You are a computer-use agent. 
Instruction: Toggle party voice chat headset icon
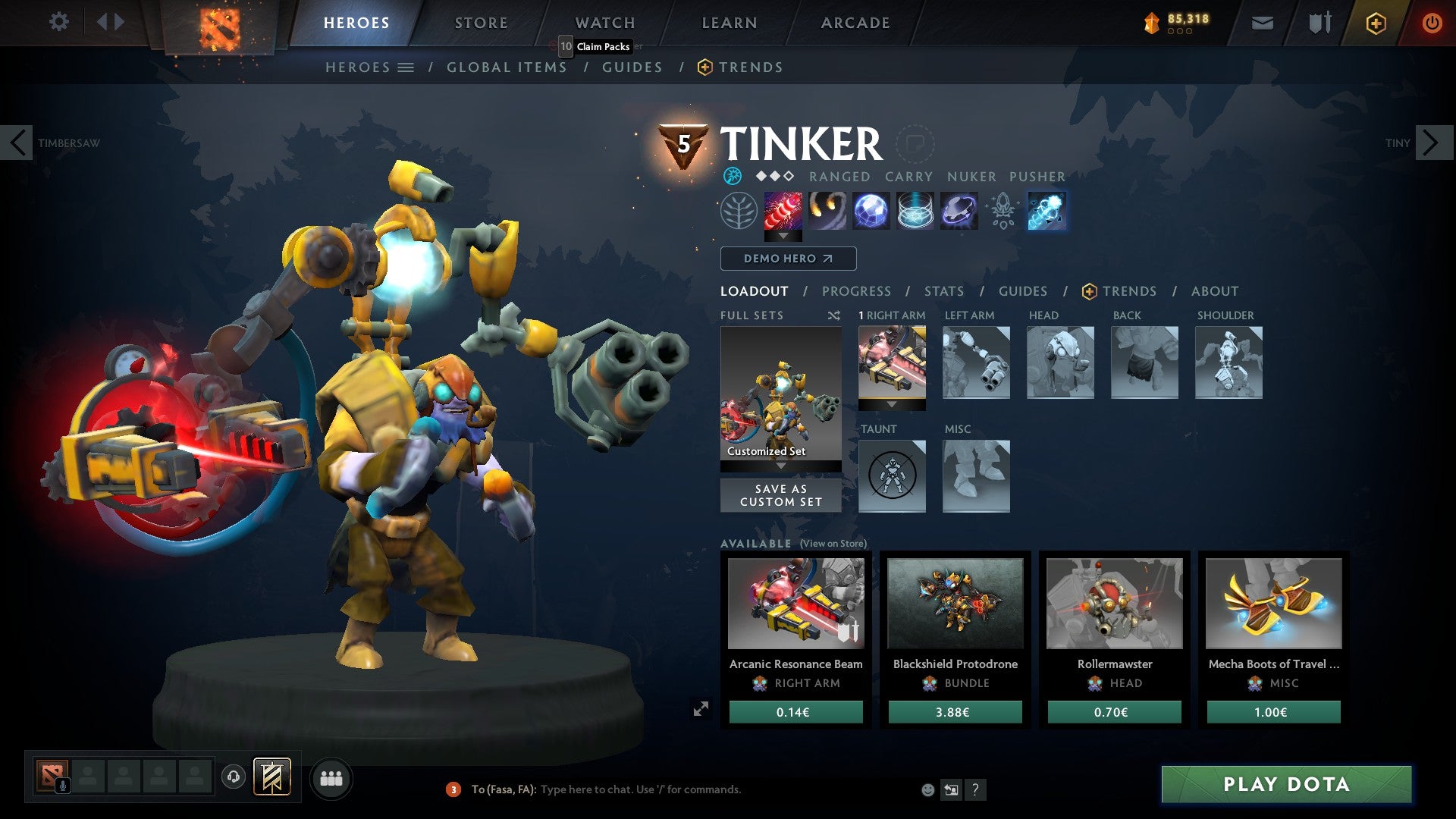point(234,778)
